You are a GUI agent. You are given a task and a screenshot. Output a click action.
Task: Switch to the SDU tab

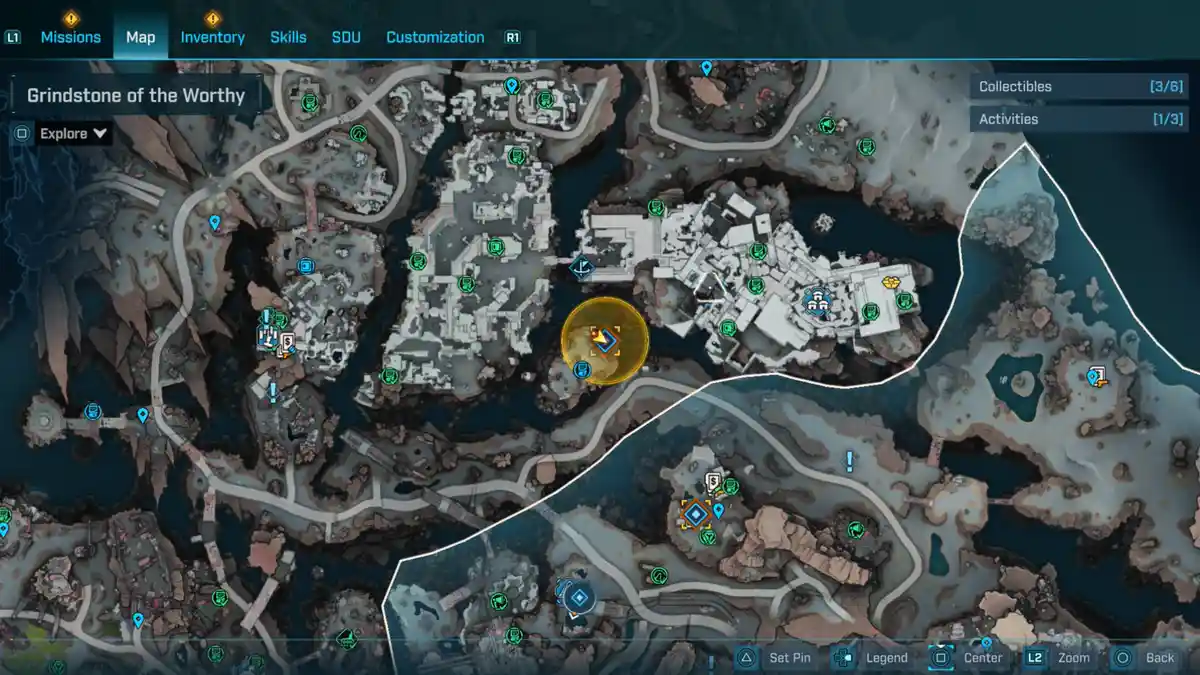tap(346, 37)
